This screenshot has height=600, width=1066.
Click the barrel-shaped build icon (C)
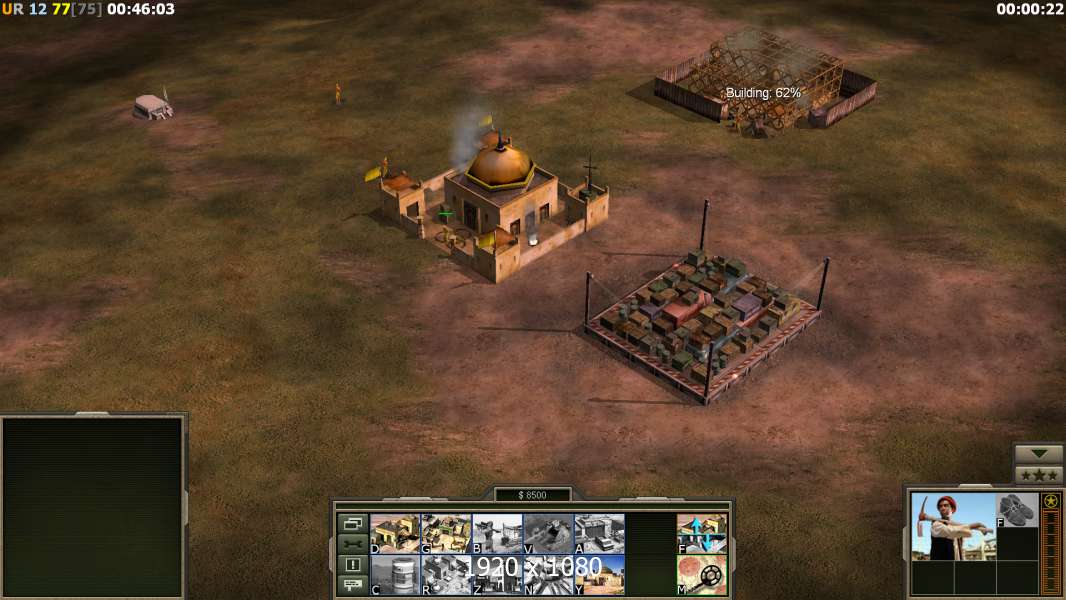395,575
